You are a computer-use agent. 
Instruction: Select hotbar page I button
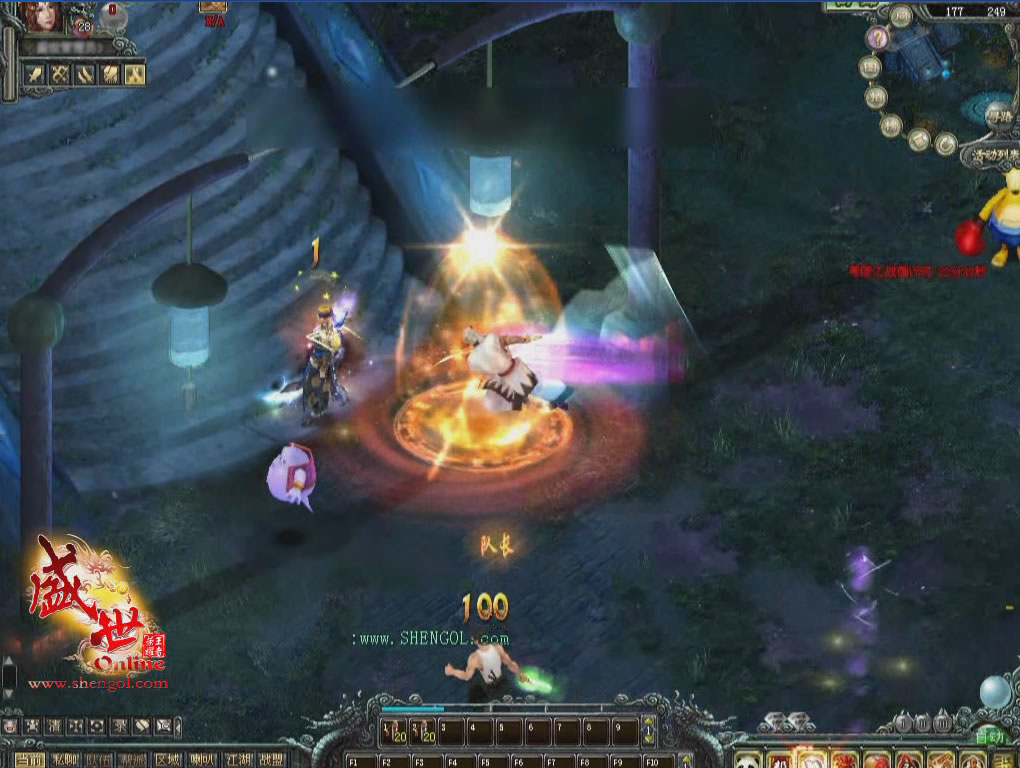coord(902,722)
